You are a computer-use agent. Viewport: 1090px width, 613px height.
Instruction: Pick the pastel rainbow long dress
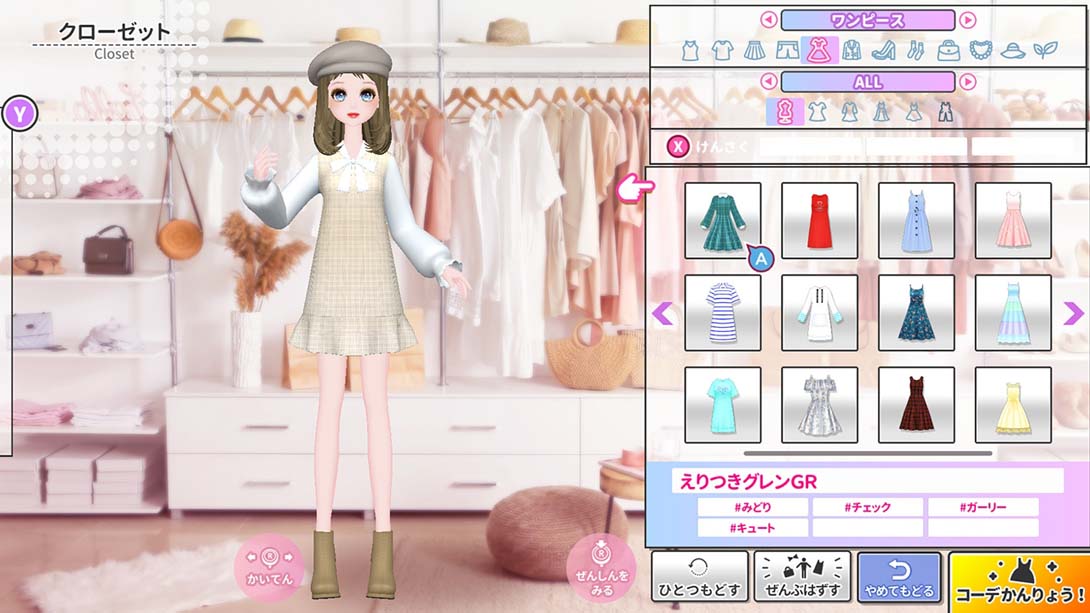point(1013,312)
